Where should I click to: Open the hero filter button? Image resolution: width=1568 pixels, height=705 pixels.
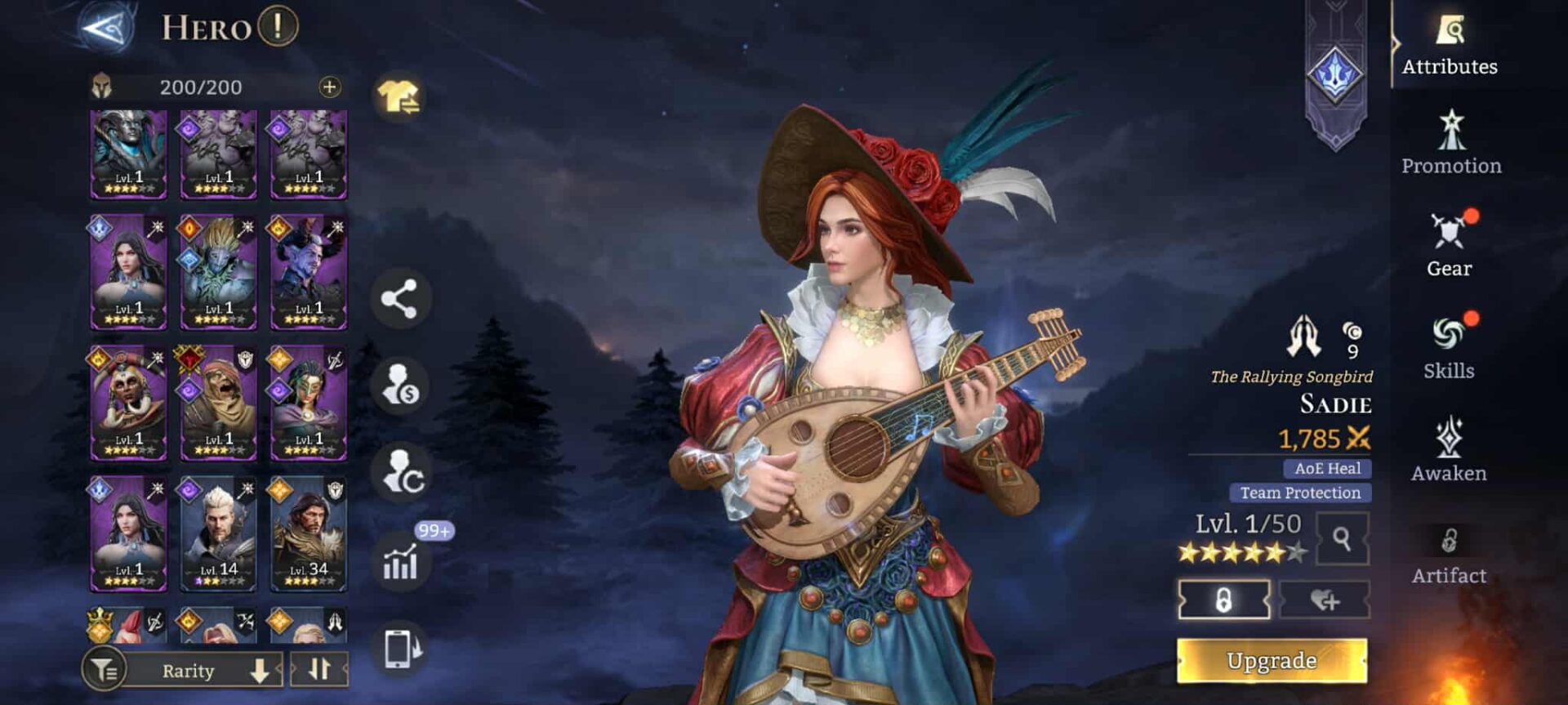point(104,671)
